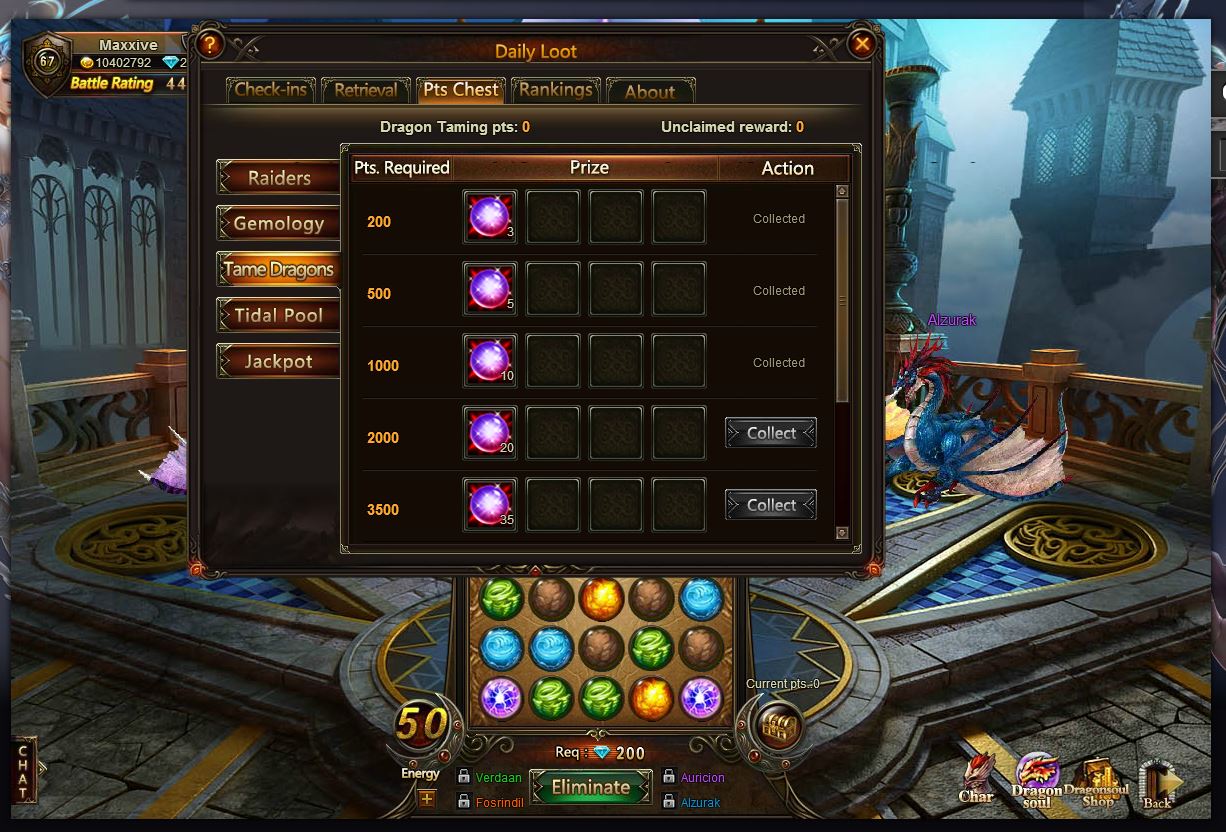The image size is (1226, 832).
Task: Select the Gemology category
Action: tap(279, 224)
